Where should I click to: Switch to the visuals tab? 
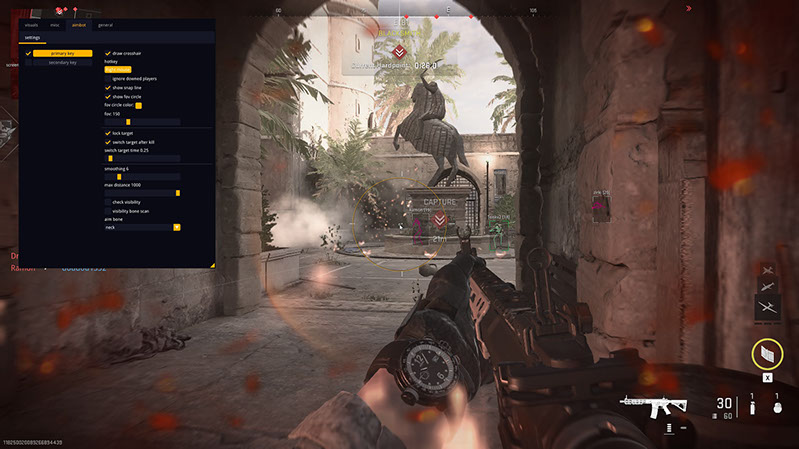pos(31,24)
